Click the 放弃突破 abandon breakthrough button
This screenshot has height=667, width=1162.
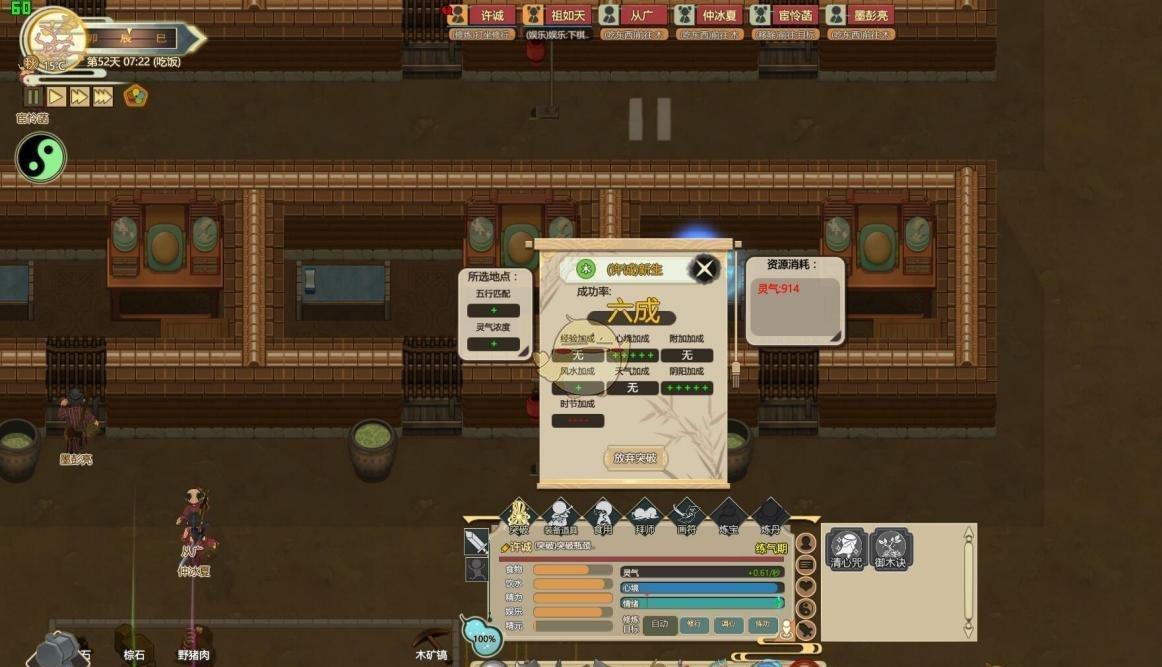(635, 458)
